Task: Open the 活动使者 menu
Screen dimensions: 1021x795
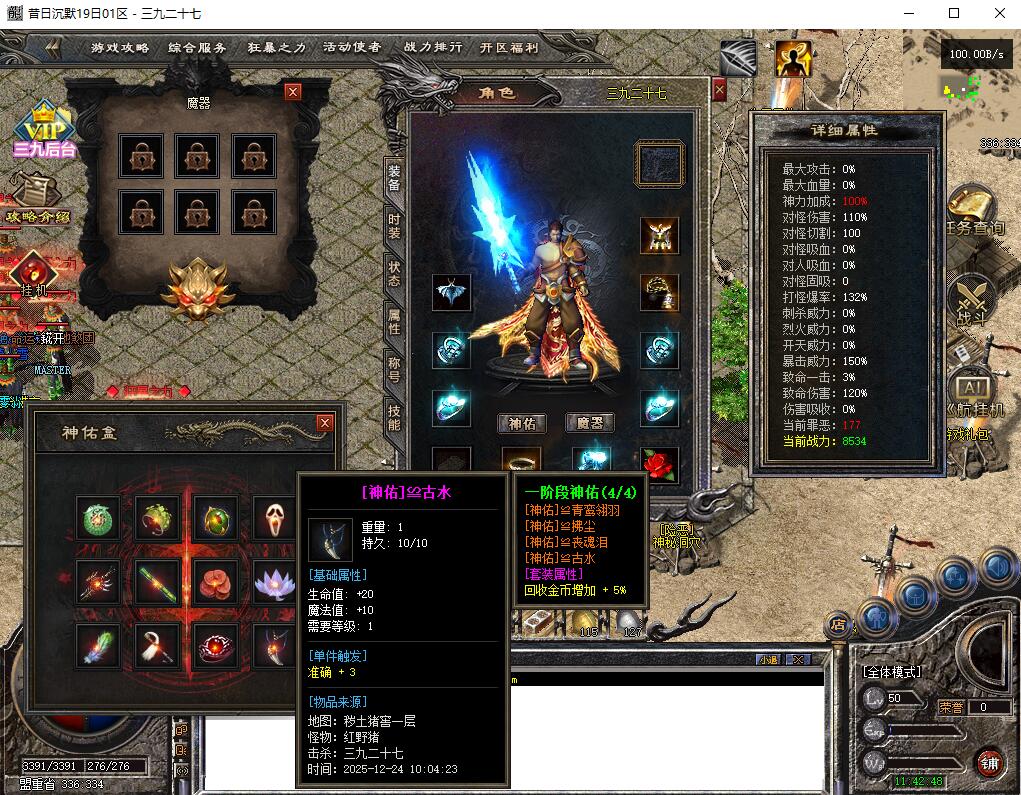Action: (x=351, y=47)
